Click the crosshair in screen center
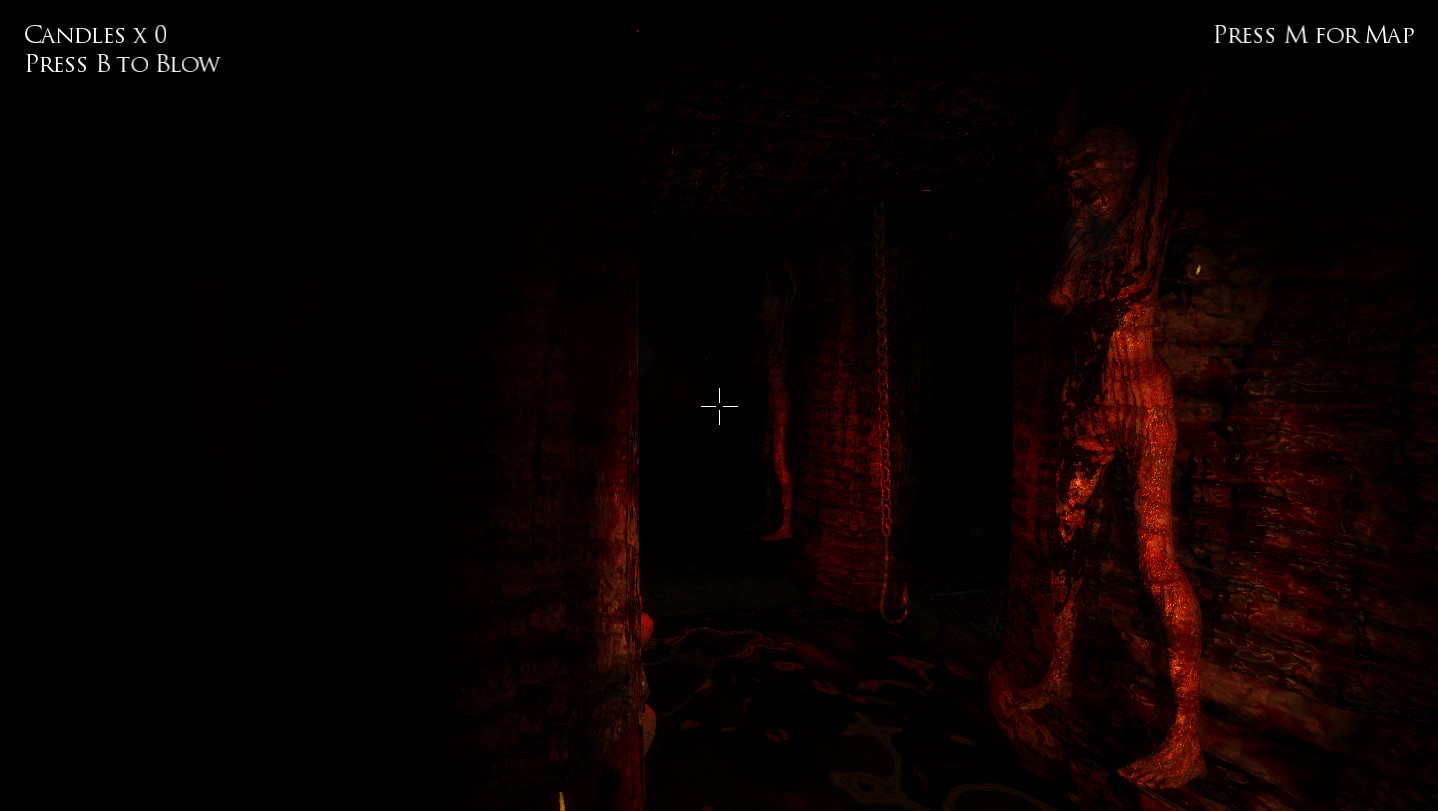Image resolution: width=1438 pixels, height=811 pixels. click(719, 406)
